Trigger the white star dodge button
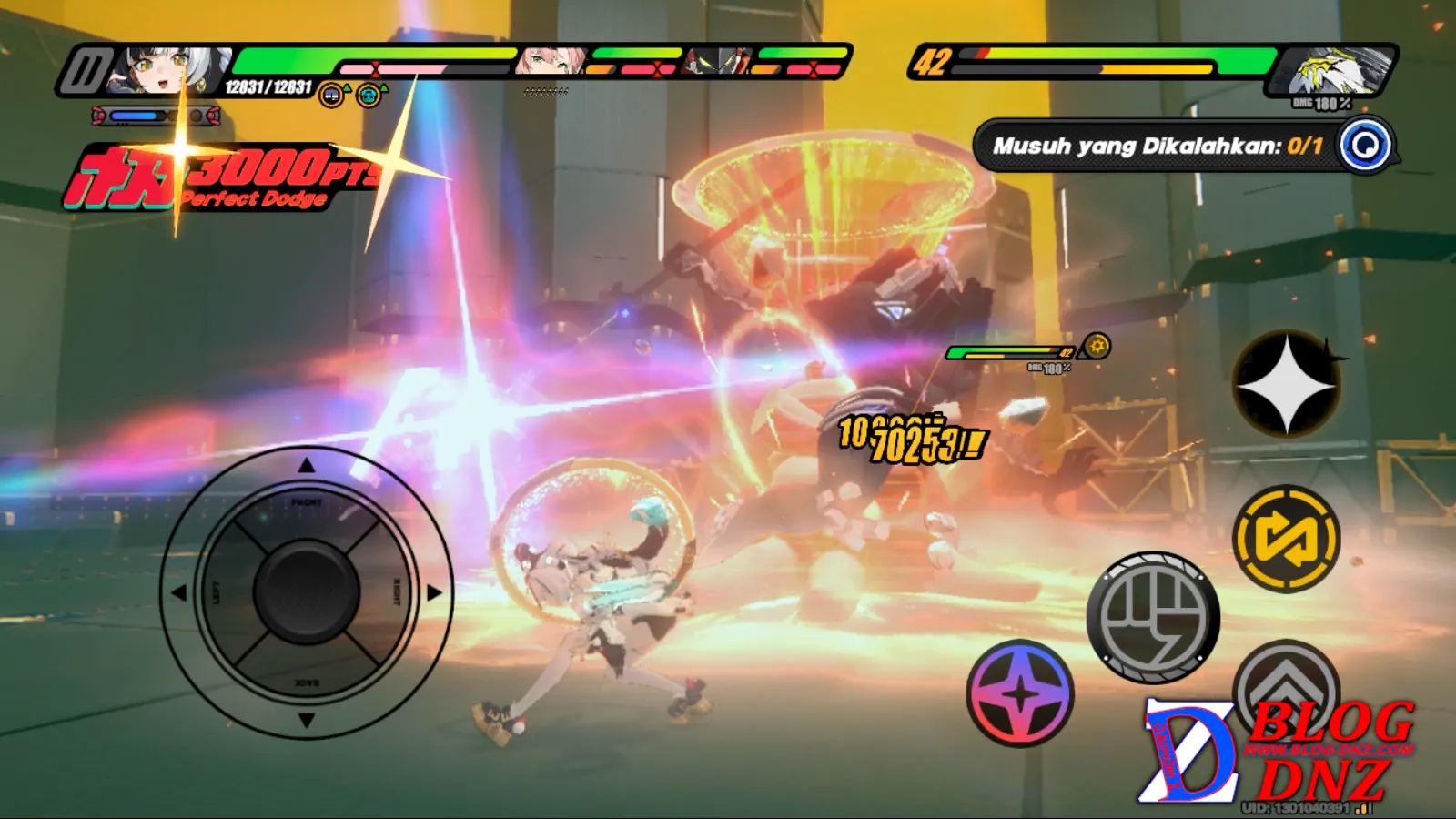This screenshot has width=1456, height=819. 1286,384
